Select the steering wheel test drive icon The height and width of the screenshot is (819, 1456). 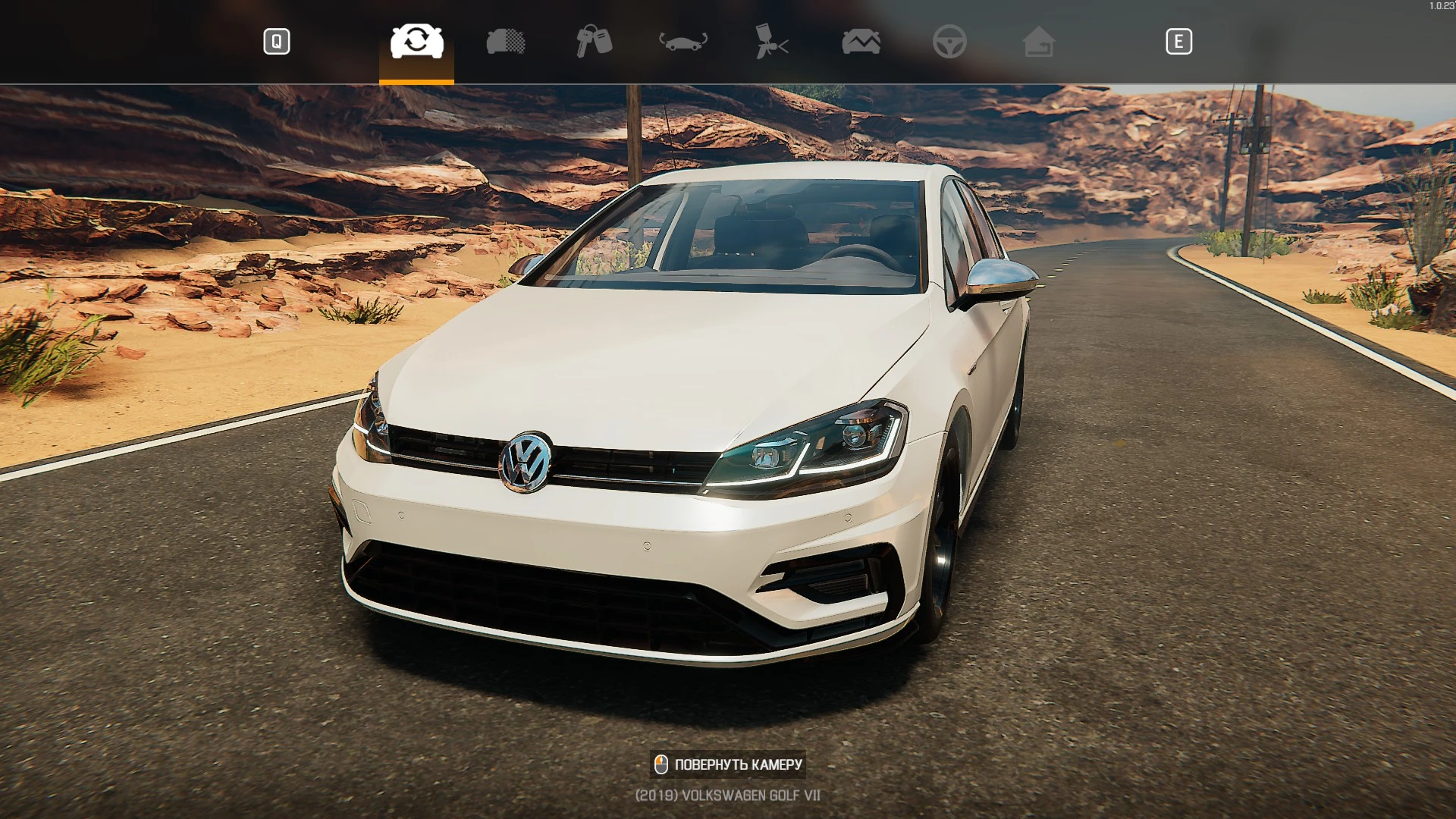(x=951, y=42)
